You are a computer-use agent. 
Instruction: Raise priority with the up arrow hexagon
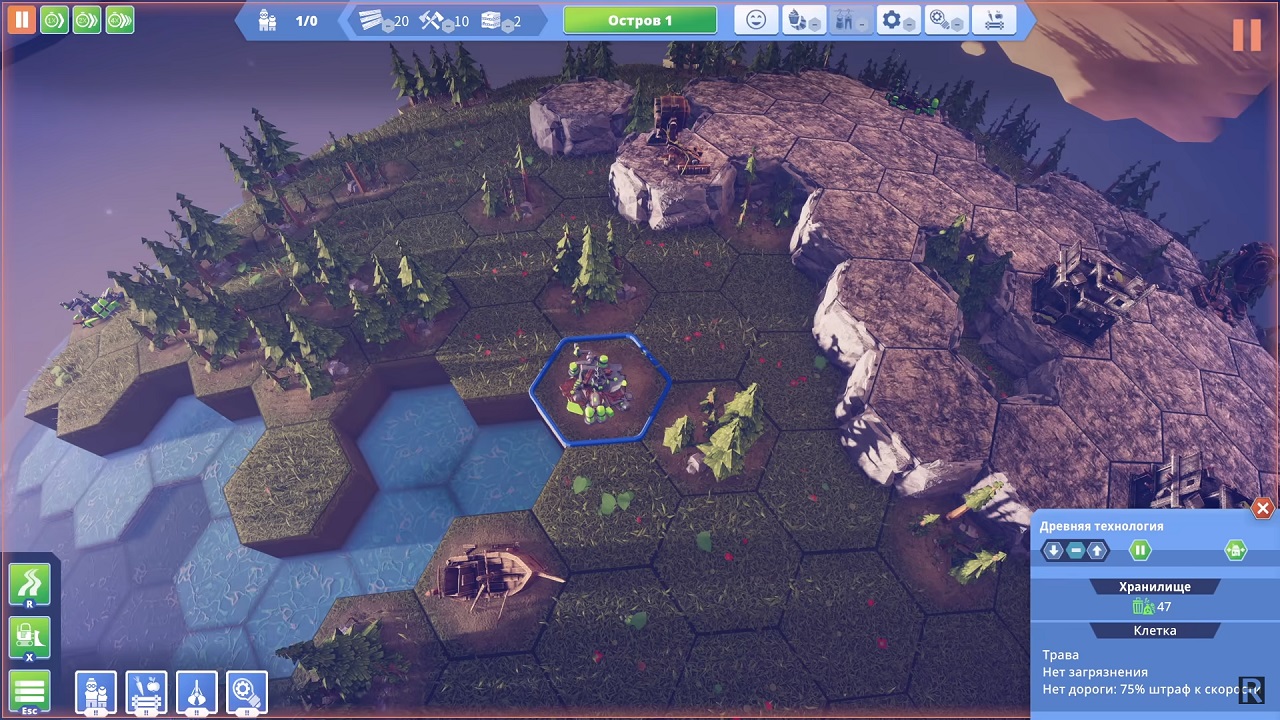point(1098,550)
